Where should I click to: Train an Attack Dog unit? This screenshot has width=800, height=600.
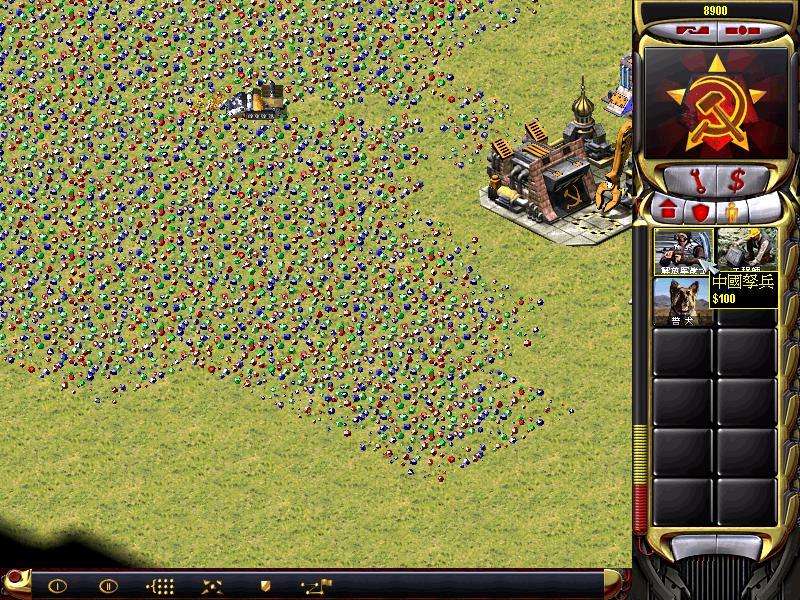(683, 300)
